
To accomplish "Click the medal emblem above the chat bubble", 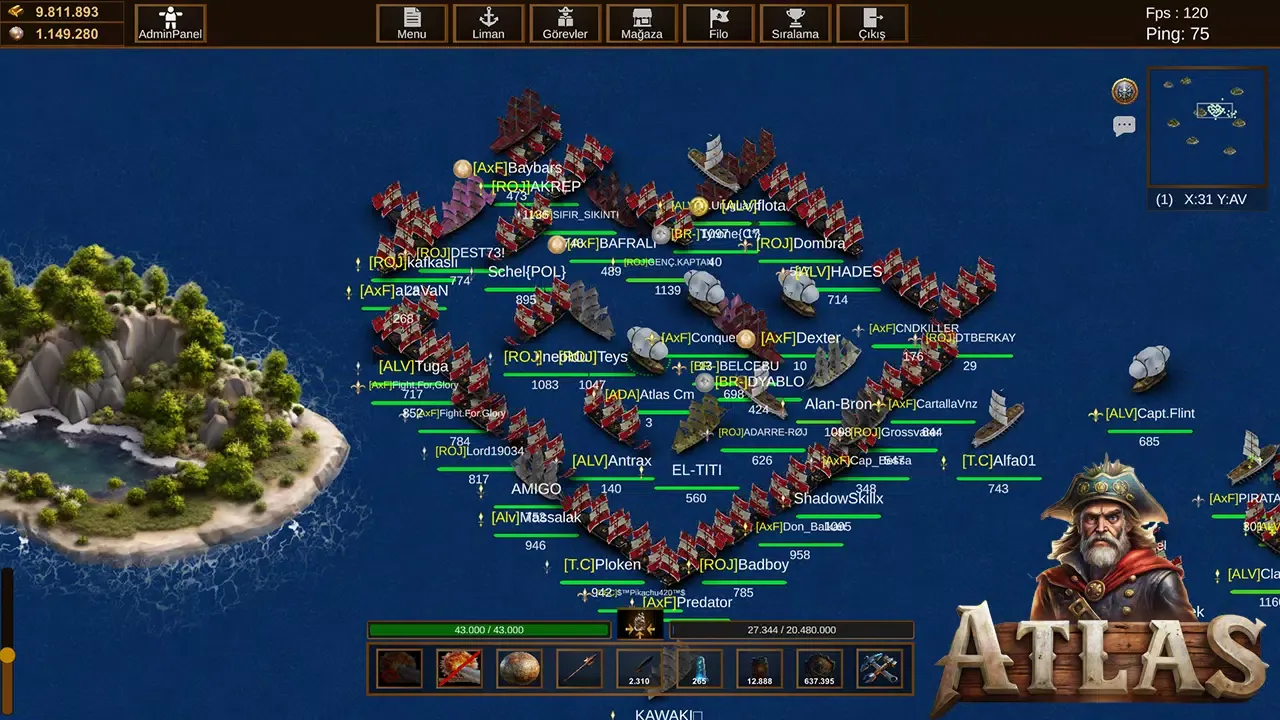I will [x=1124, y=90].
